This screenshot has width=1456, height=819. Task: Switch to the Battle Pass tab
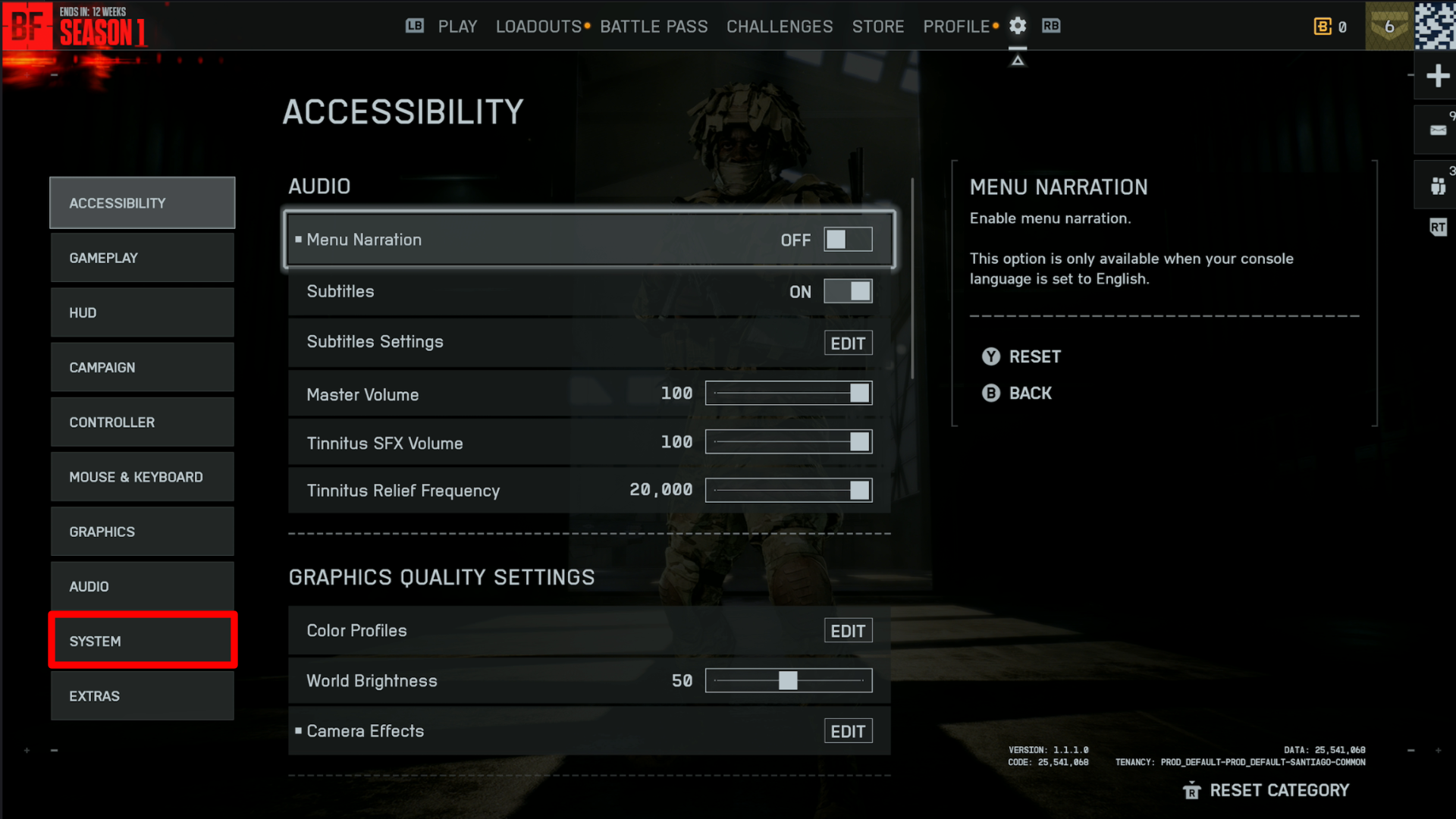[x=654, y=26]
